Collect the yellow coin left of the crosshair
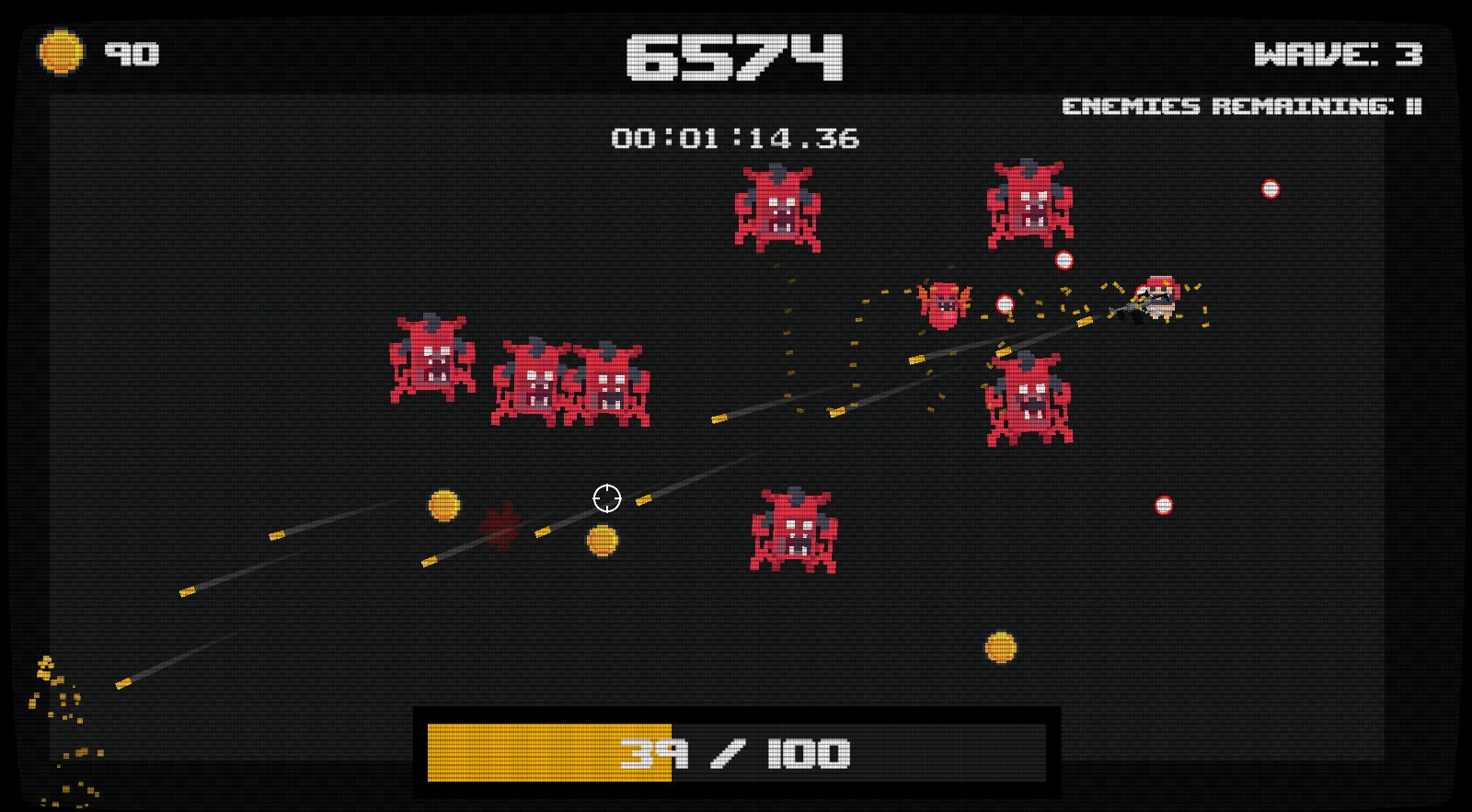 [x=444, y=504]
